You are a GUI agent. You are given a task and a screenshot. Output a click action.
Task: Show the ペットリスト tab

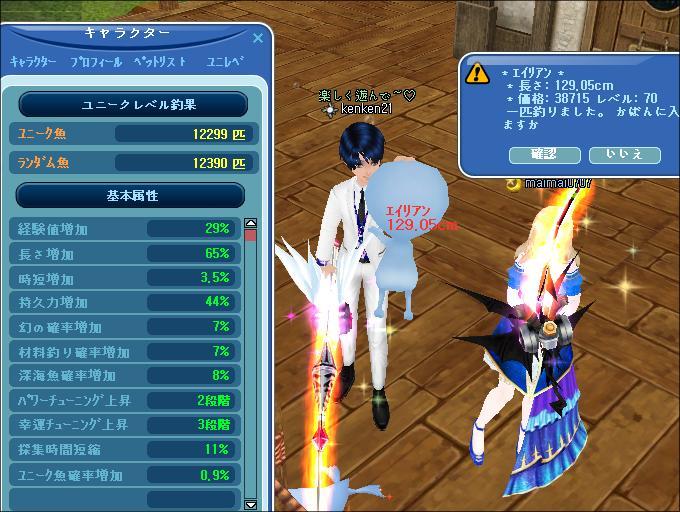160,62
